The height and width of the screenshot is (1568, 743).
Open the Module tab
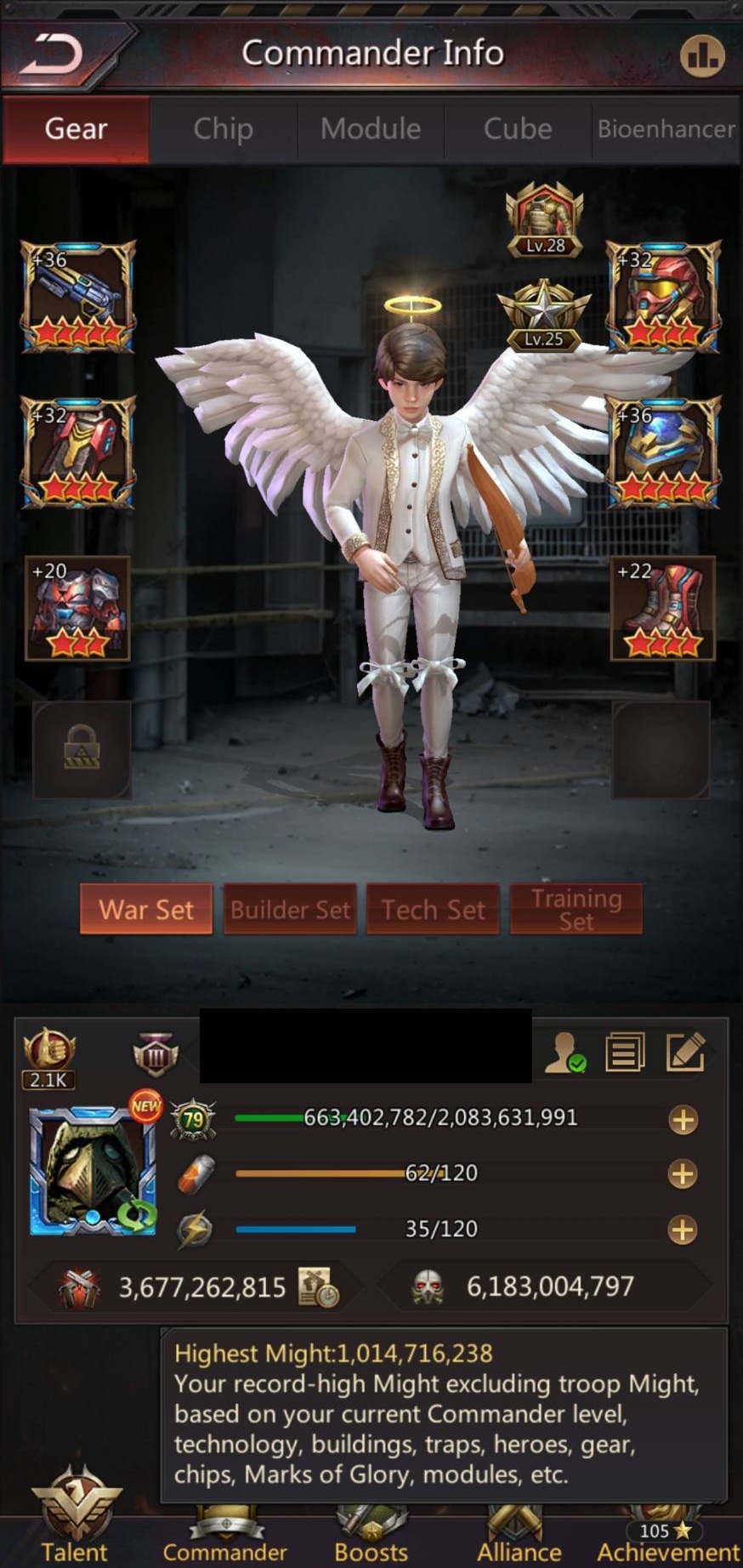click(371, 129)
